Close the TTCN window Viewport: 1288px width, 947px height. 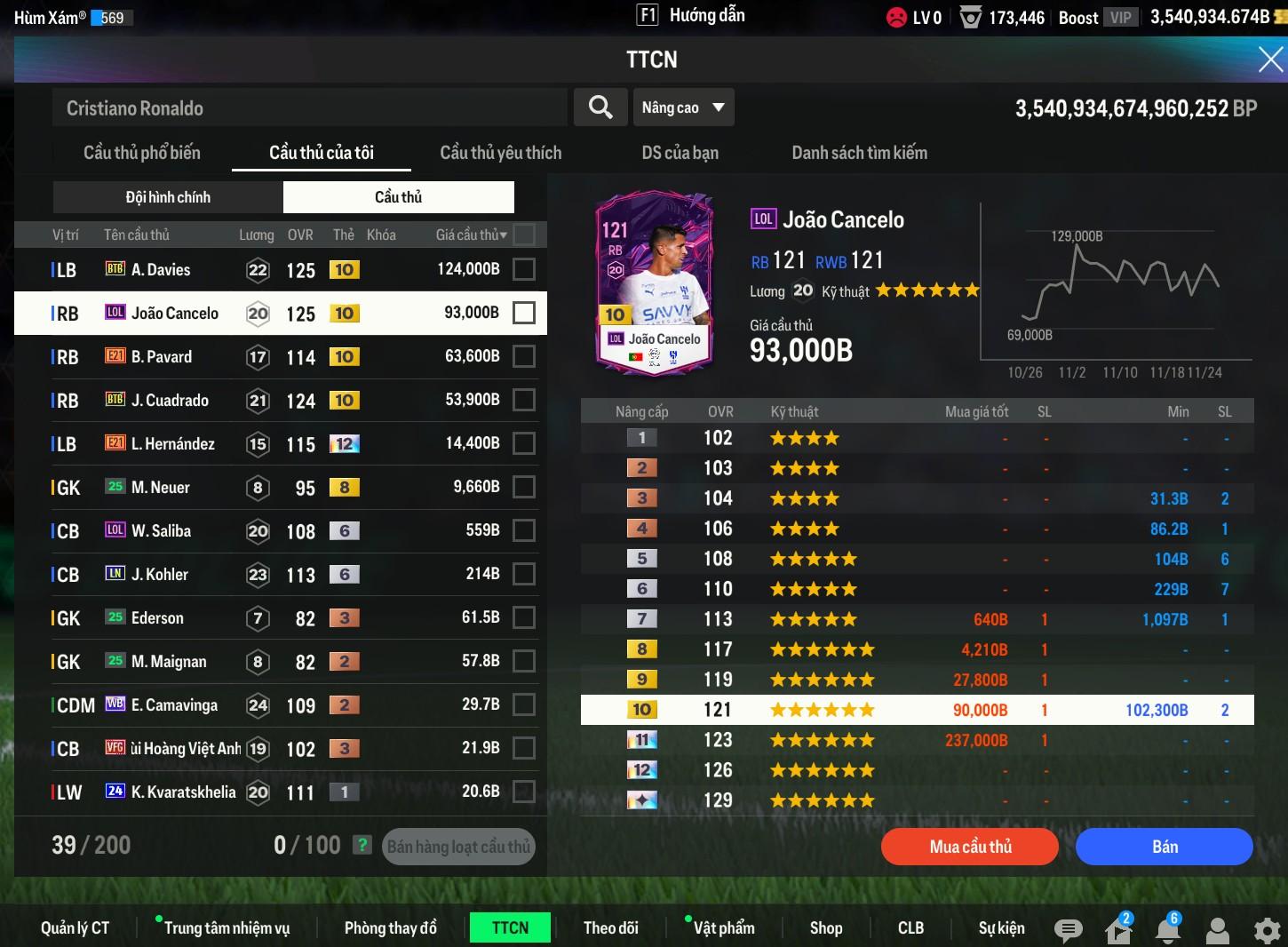tap(1270, 60)
